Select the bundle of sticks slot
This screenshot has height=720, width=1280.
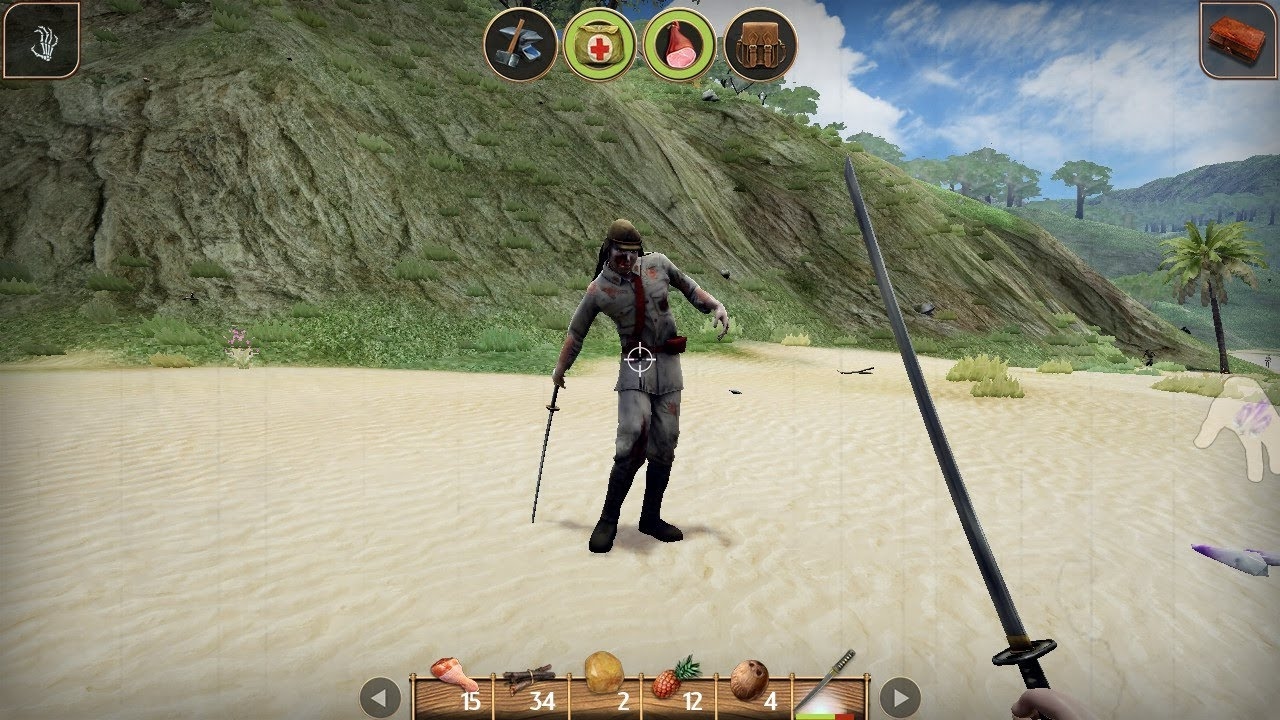[x=530, y=686]
